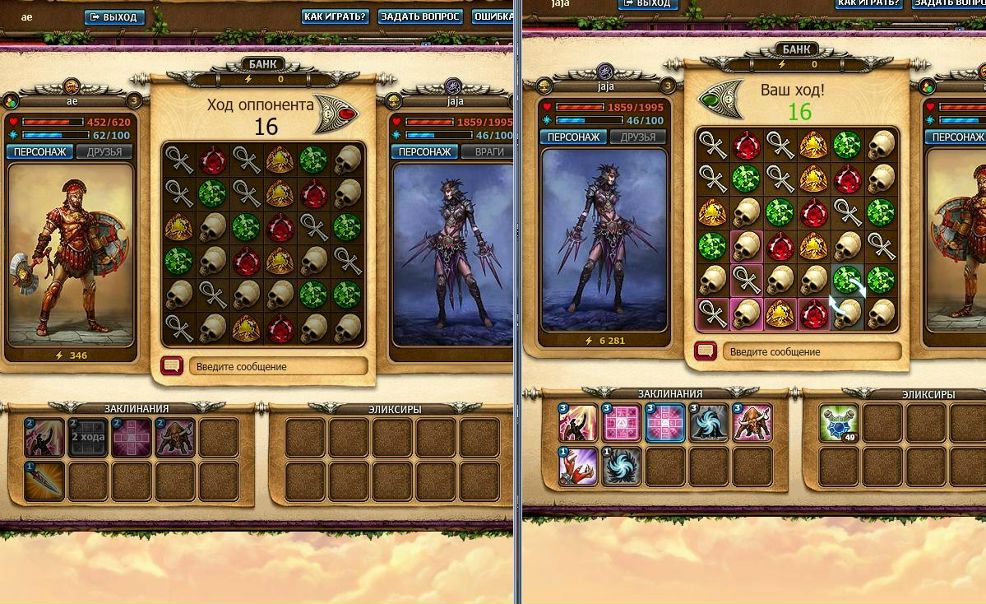The height and width of the screenshot is (604, 986).
Task: Use the blue elixir with count 49
Action: pyautogui.click(x=838, y=424)
